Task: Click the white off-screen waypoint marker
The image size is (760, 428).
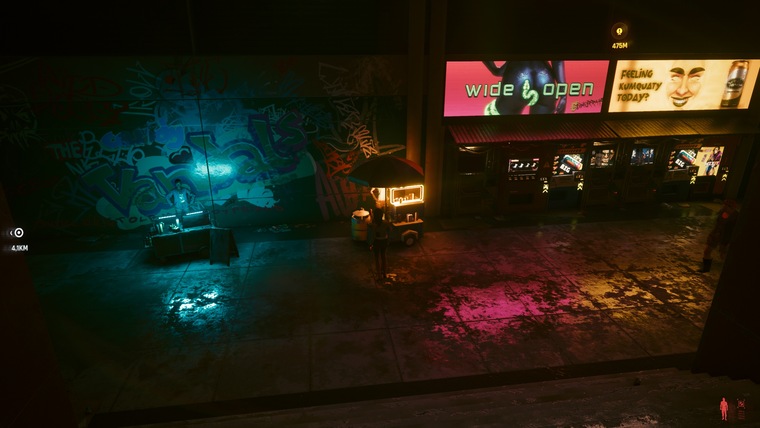Action: tap(18, 233)
